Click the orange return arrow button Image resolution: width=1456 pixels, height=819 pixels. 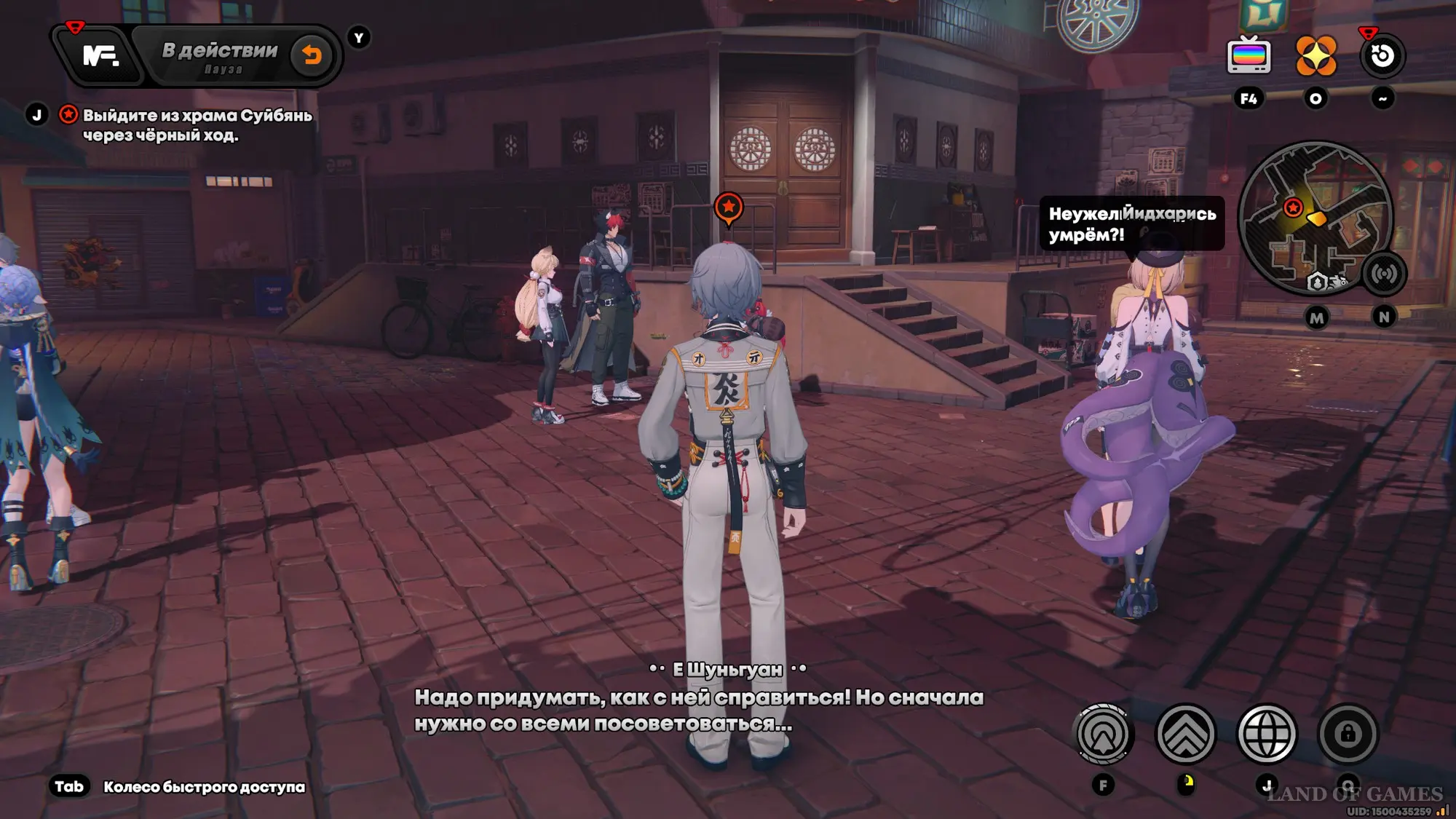coord(312,55)
